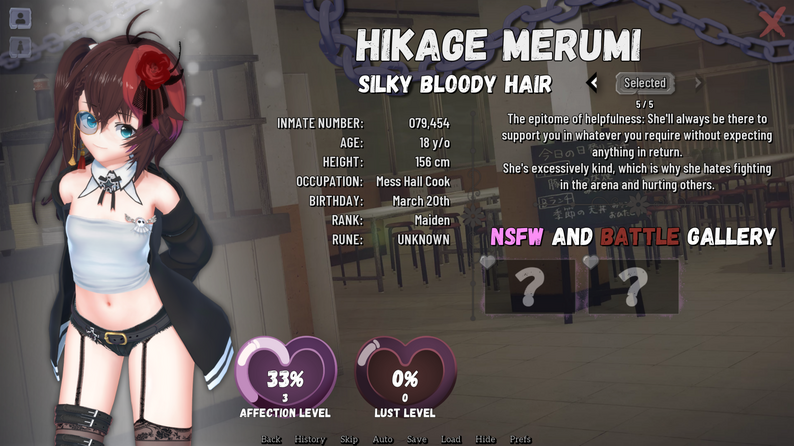
Task: Open the History log
Action: (310, 439)
